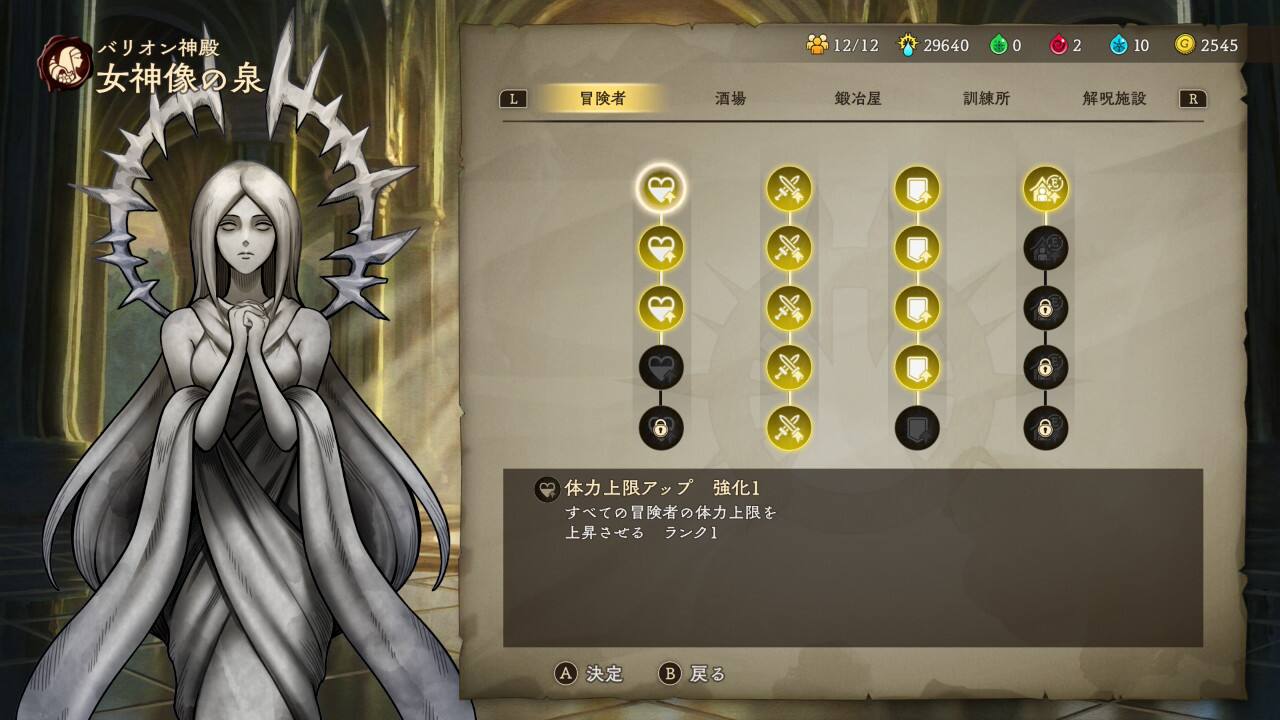Screen dimensions: 1280x720
Task: Select the 訓練所 tab
Action: click(x=986, y=99)
